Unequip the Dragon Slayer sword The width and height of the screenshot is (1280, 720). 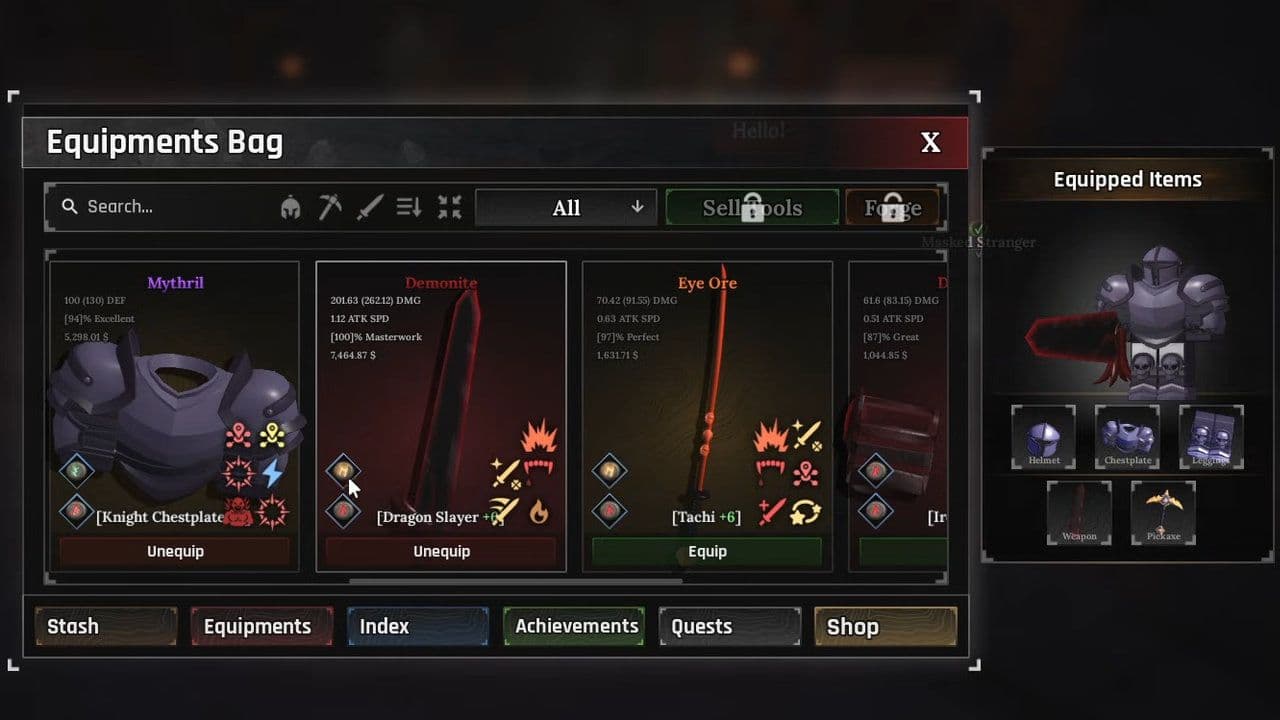point(441,551)
